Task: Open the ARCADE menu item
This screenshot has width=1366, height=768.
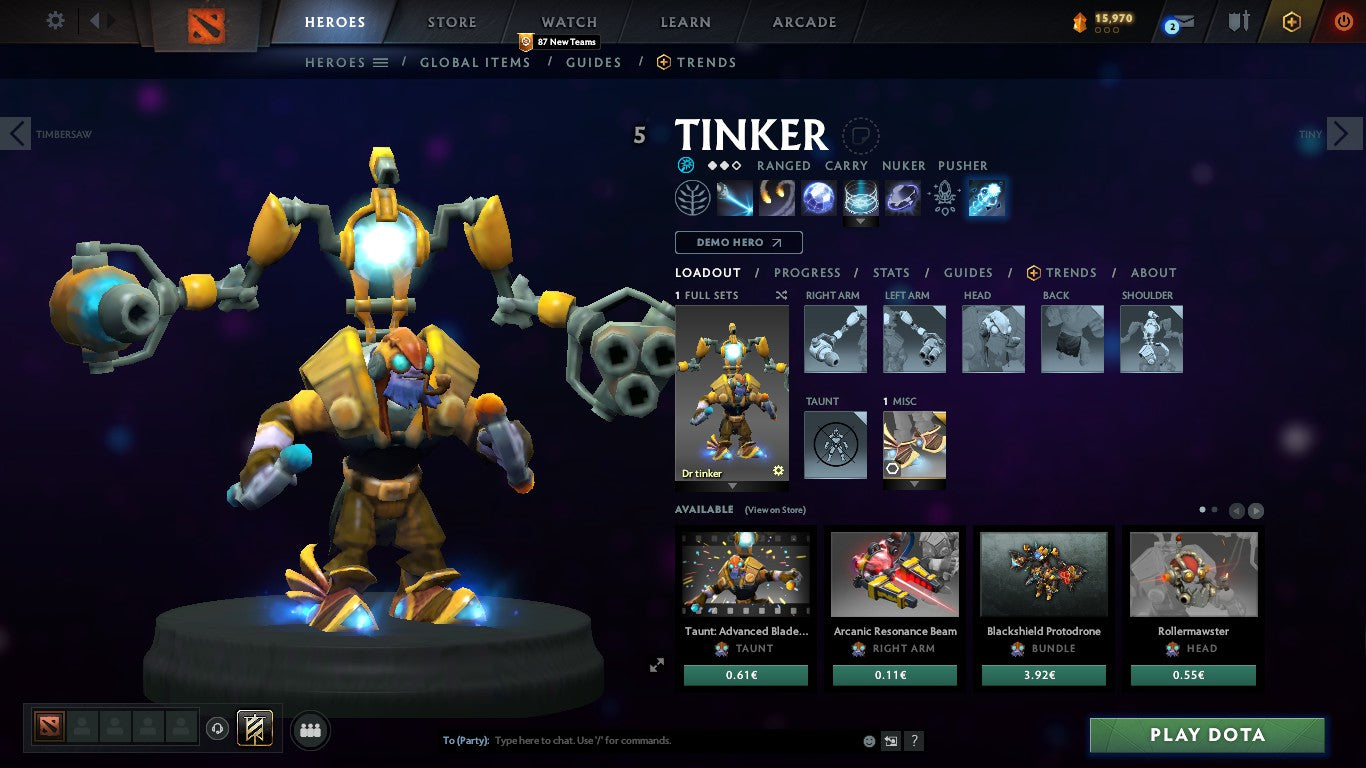Action: [x=802, y=22]
